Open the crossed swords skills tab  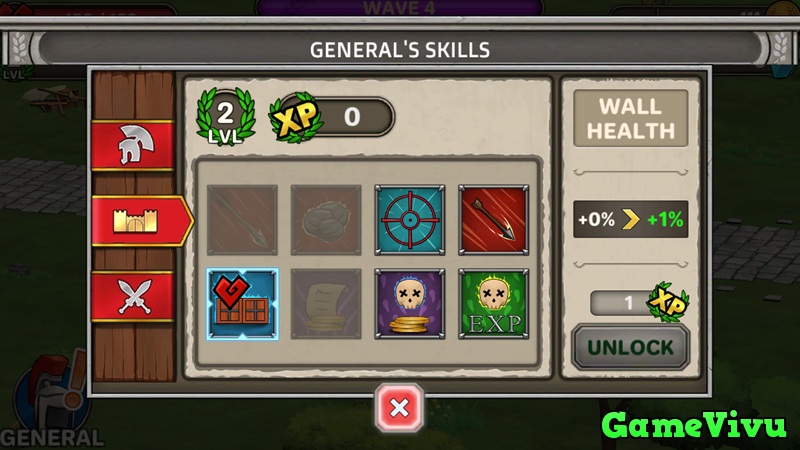point(132,297)
